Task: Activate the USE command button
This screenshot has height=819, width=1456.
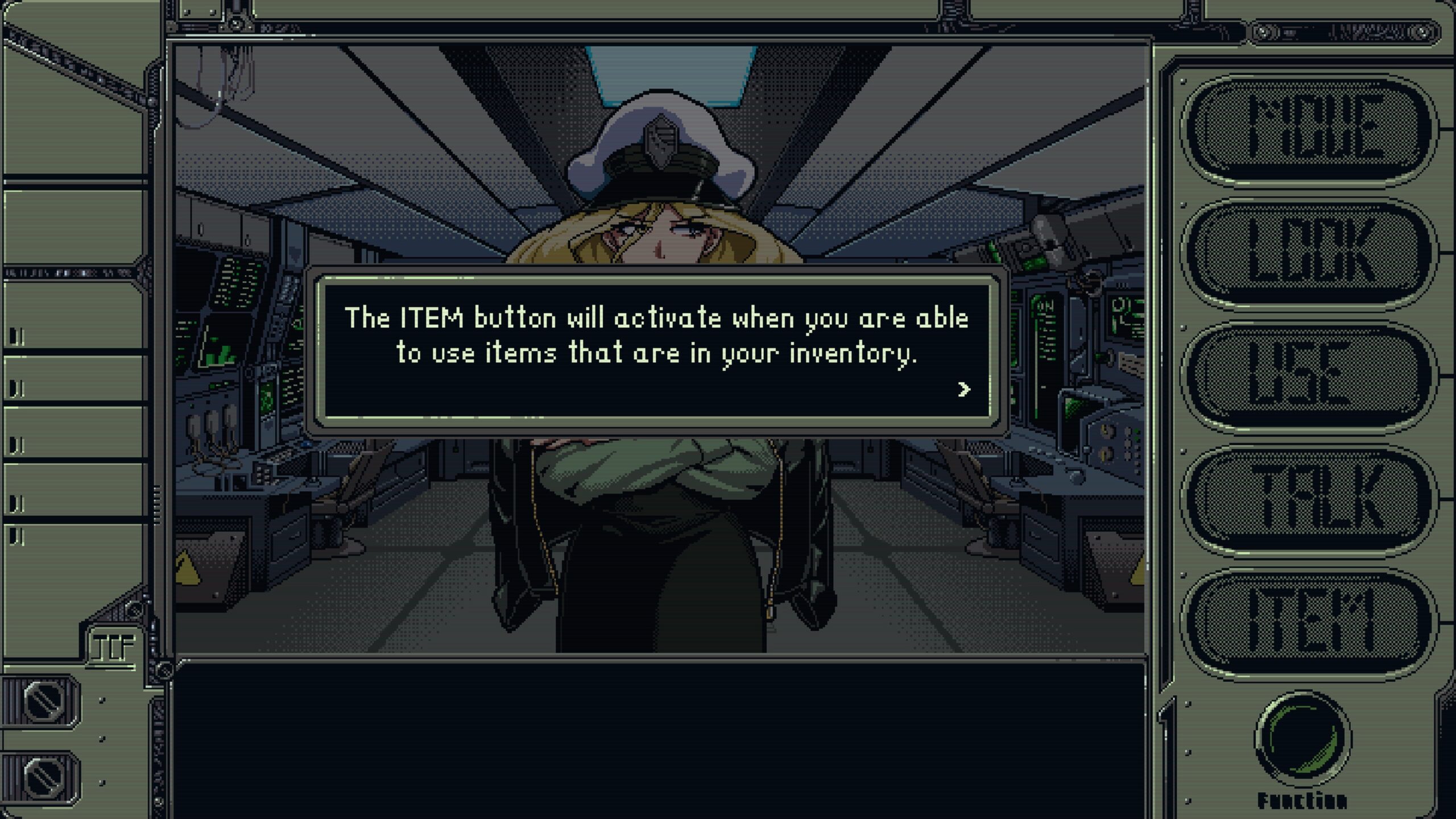Action: (1308, 377)
